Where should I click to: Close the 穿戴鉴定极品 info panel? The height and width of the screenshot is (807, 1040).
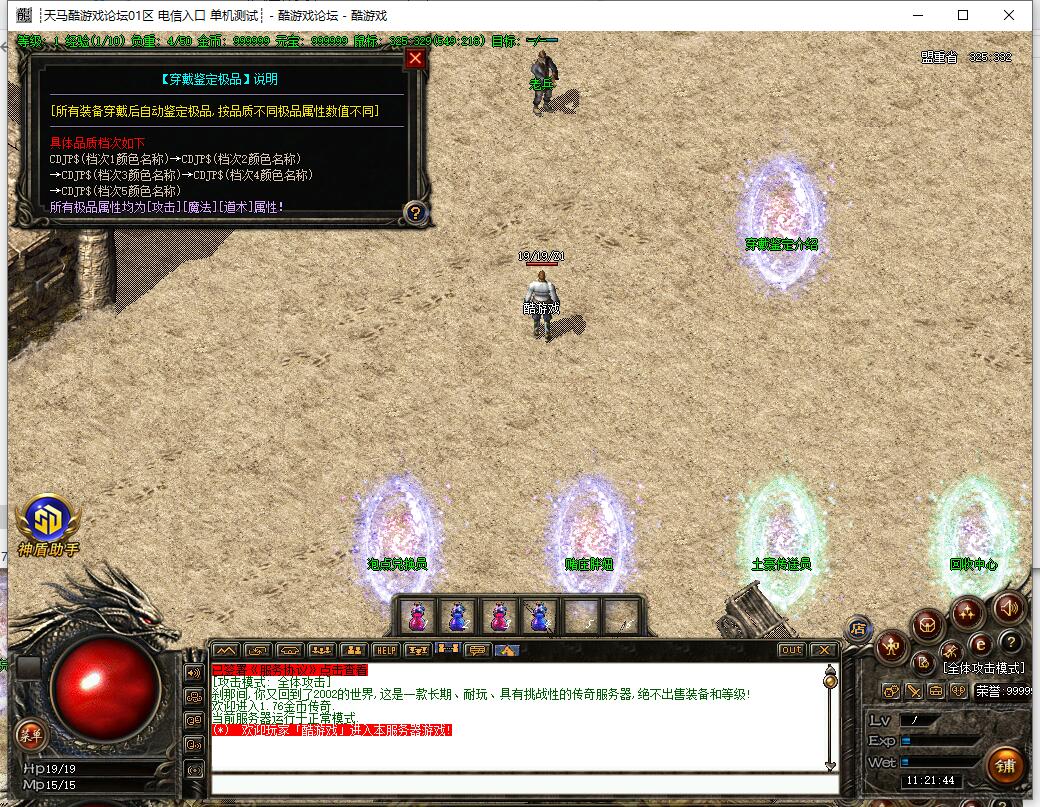click(x=416, y=59)
